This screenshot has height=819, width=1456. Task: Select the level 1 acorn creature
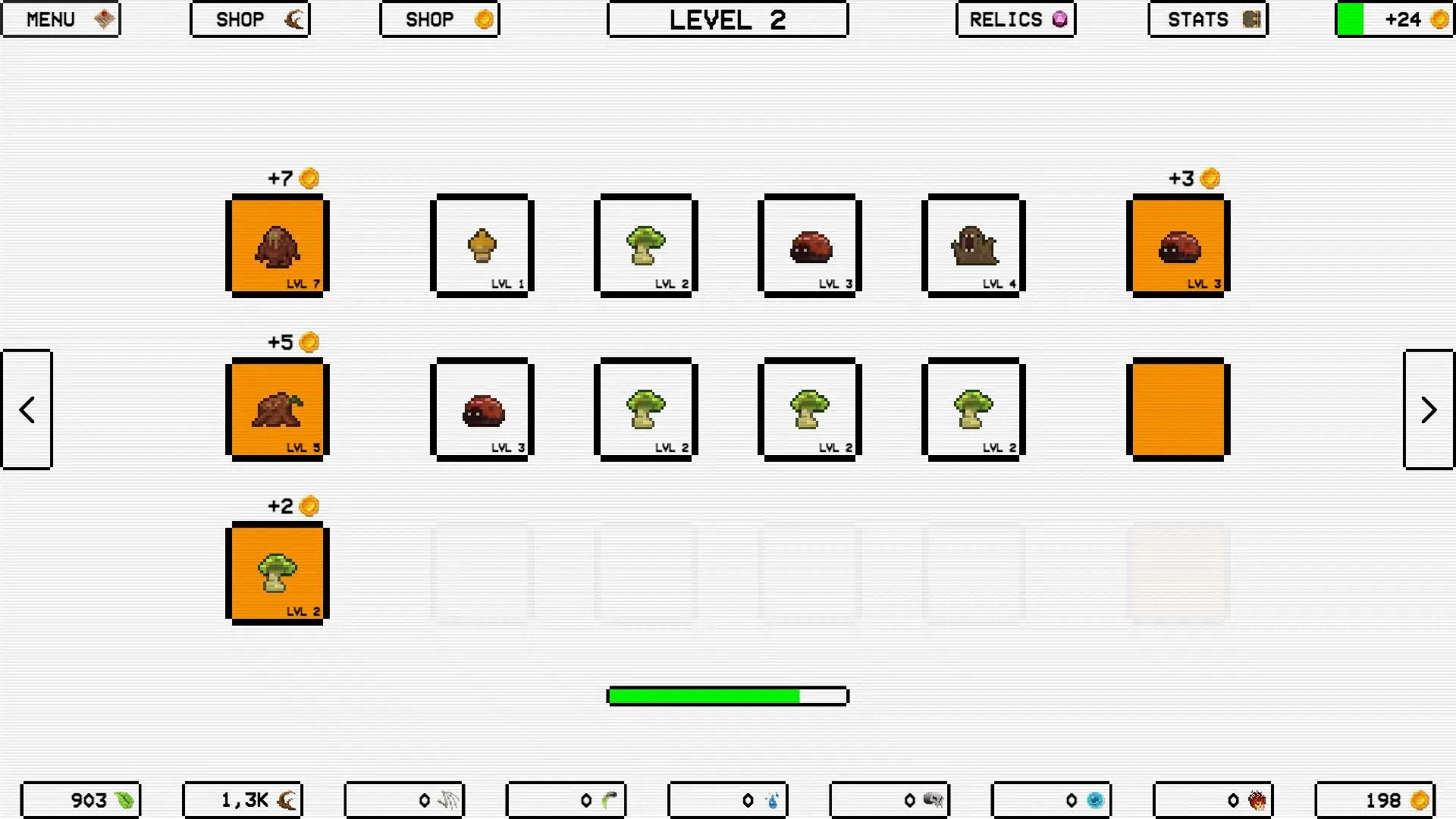[x=482, y=245]
